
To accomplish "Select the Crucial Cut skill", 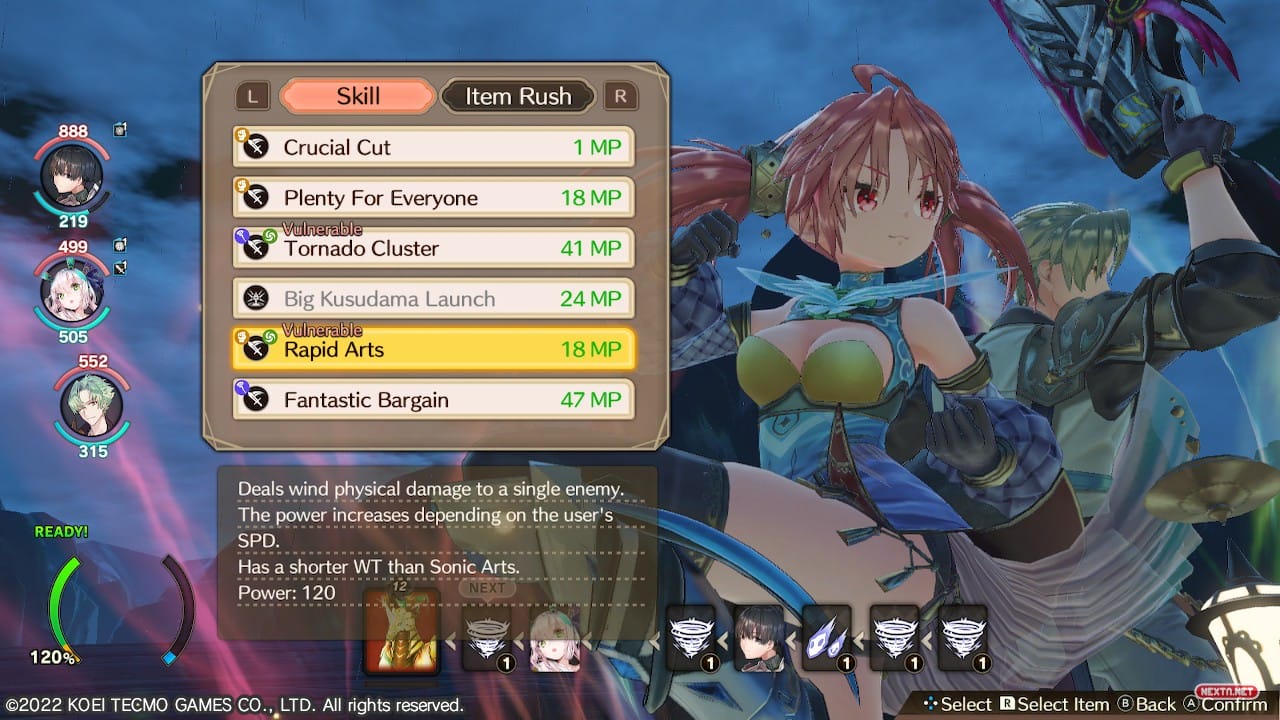I will [x=433, y=147].
